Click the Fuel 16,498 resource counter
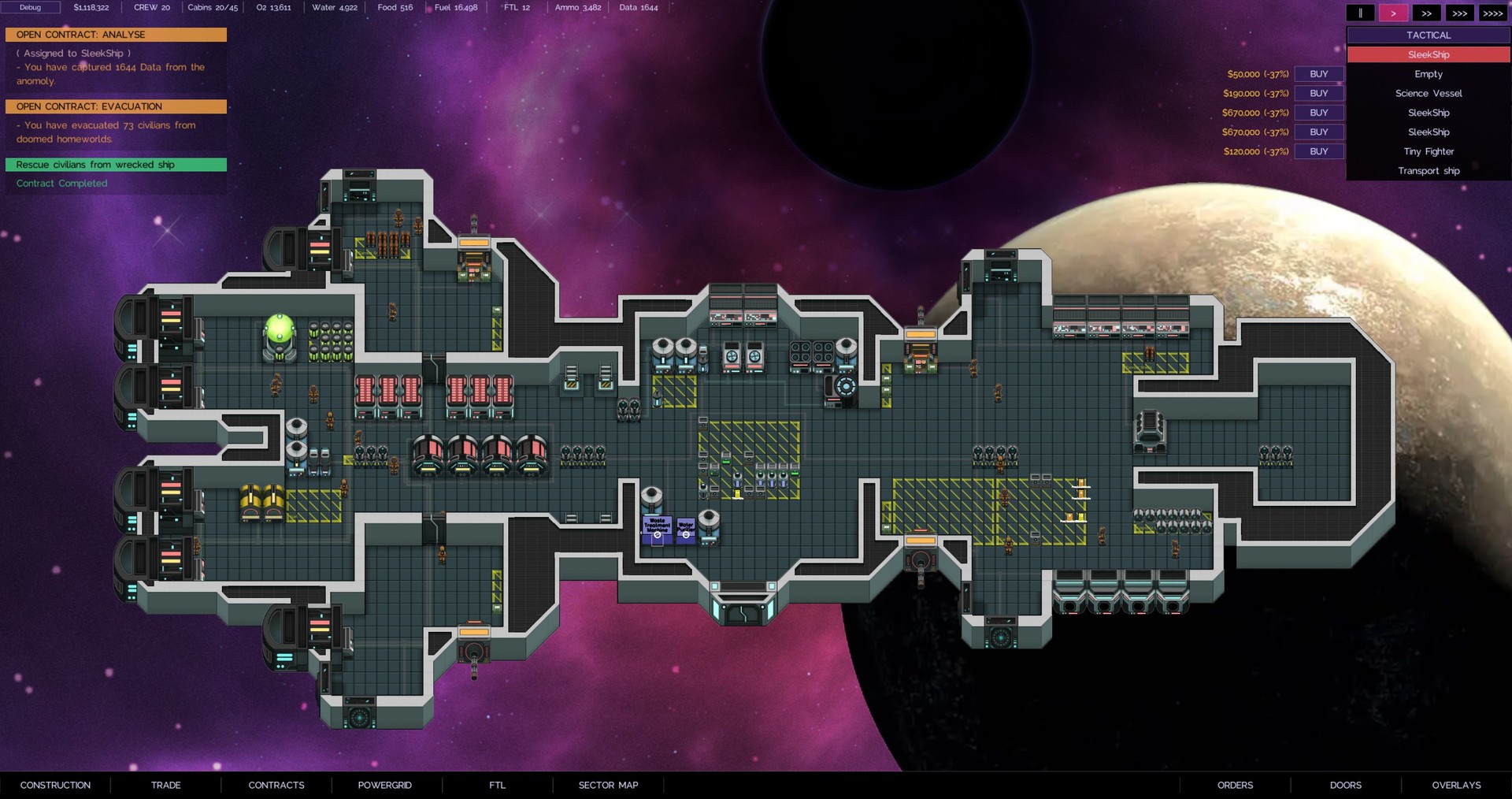This screenshot has height=799, width=1512. click(454, 7)
